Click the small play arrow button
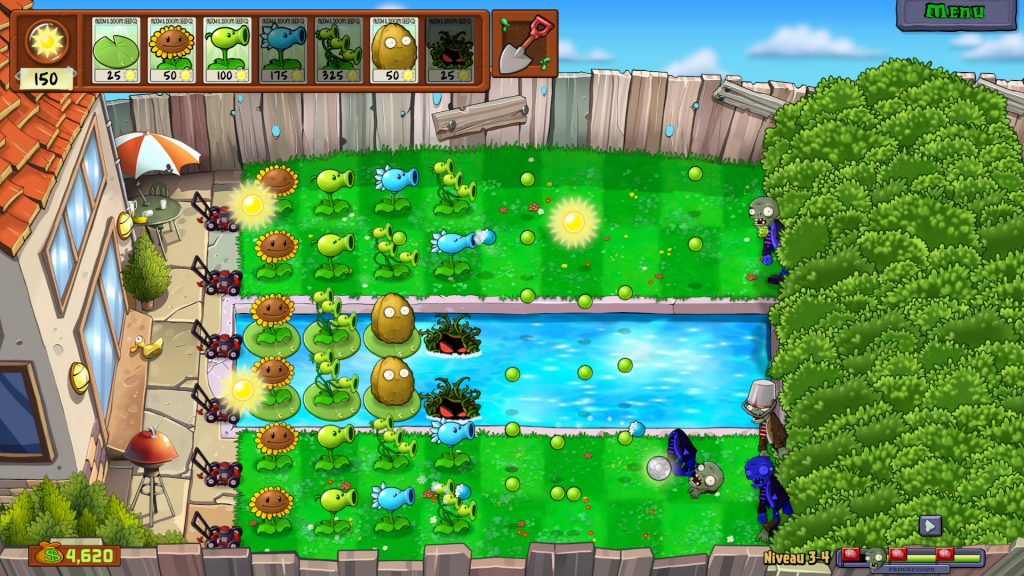The width and height of the screenshot is (1024, 576). tap(930, 525)
